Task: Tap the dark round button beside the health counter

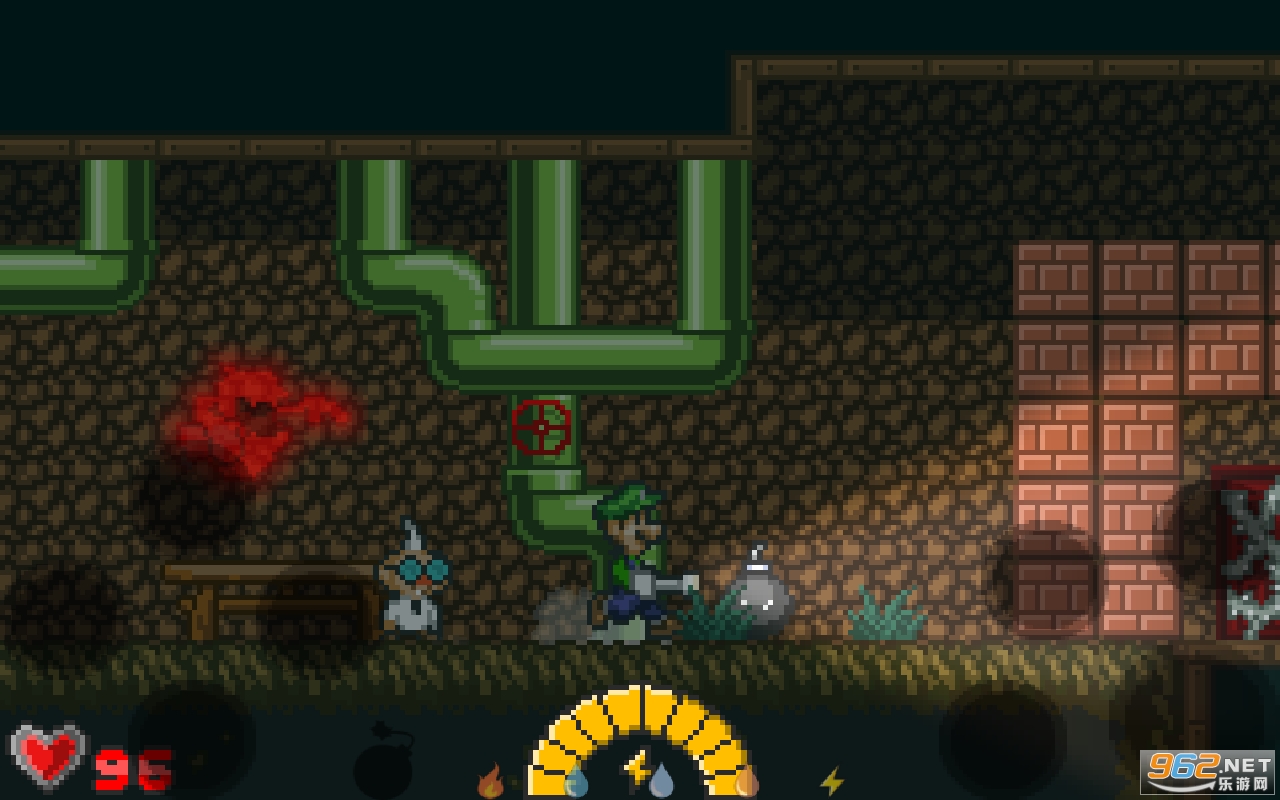Action: pyautogui.click(x=192, y=741)
